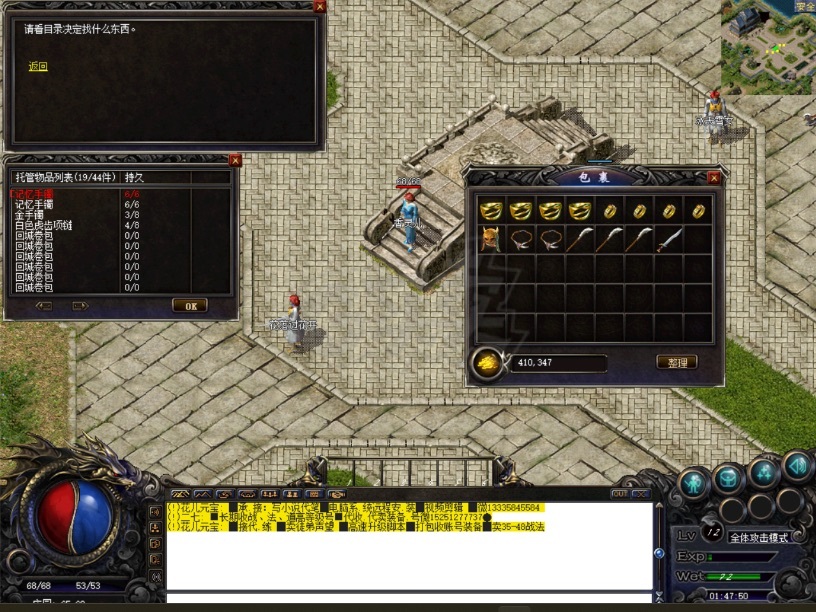This screenshot has height=612, width=816.
Task: Go to the next list page arrow
Action: (x=81, y=305)
